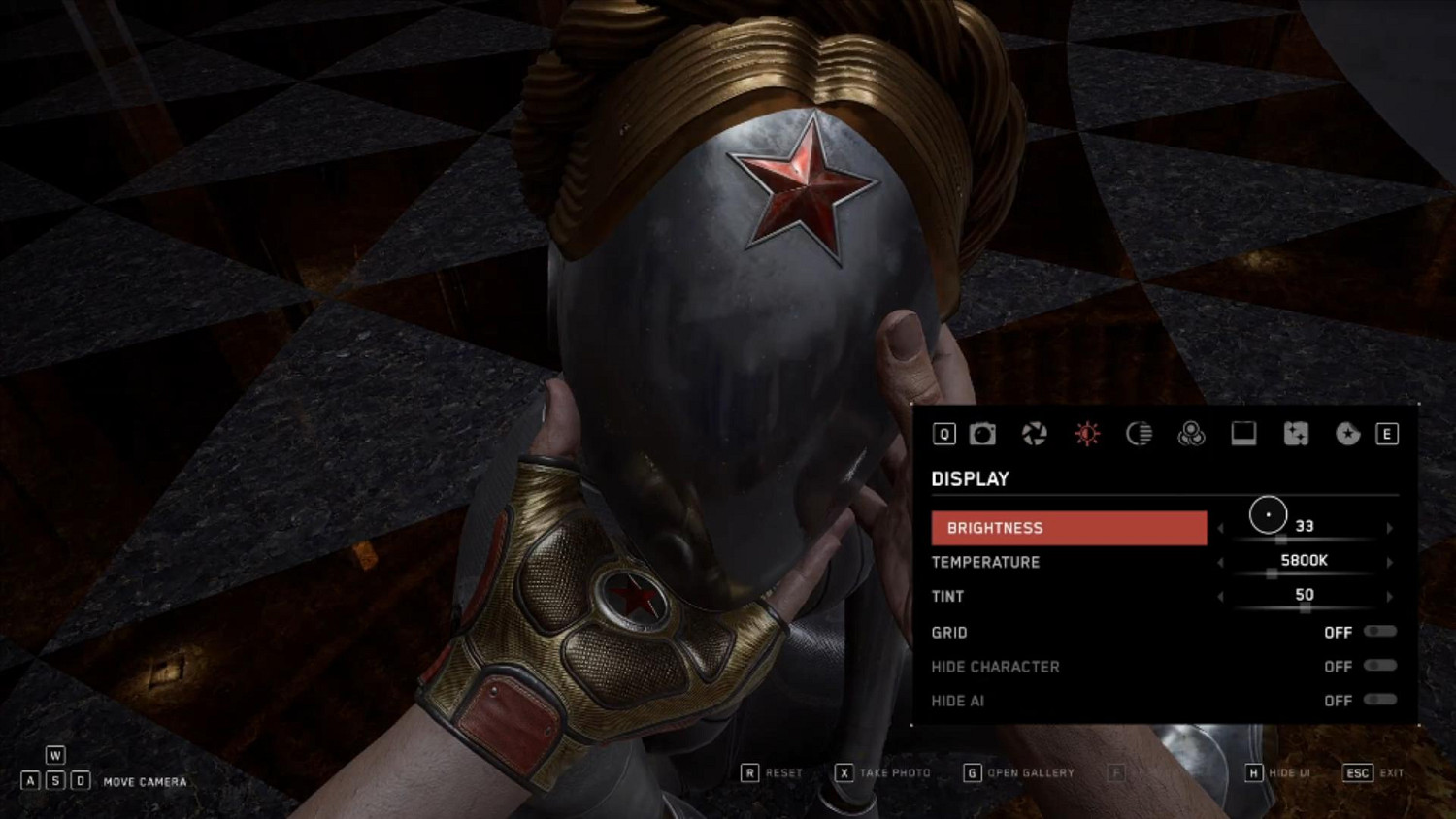The width and height of the screenshot is (1456, 819).
Task: Toggle the Hide AI switch
Action: (x=1379, y=700)
